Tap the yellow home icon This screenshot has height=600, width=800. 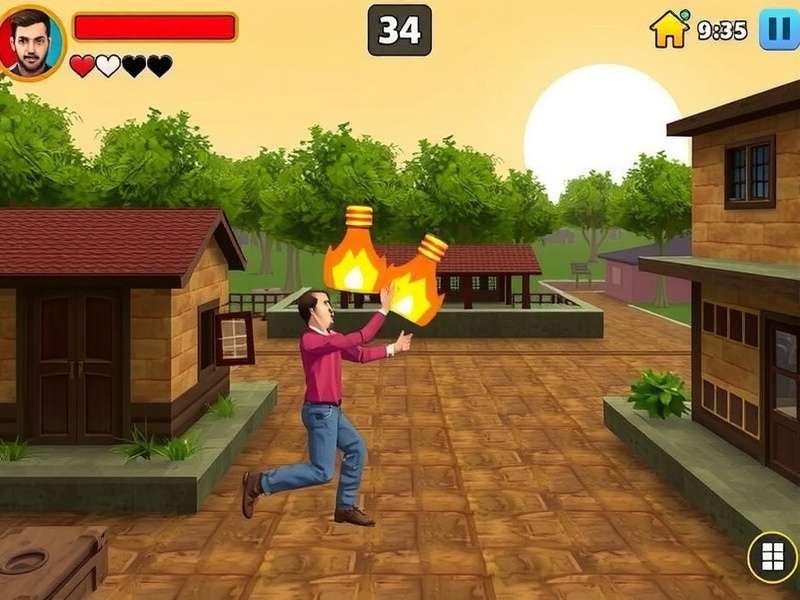[670, 29]
